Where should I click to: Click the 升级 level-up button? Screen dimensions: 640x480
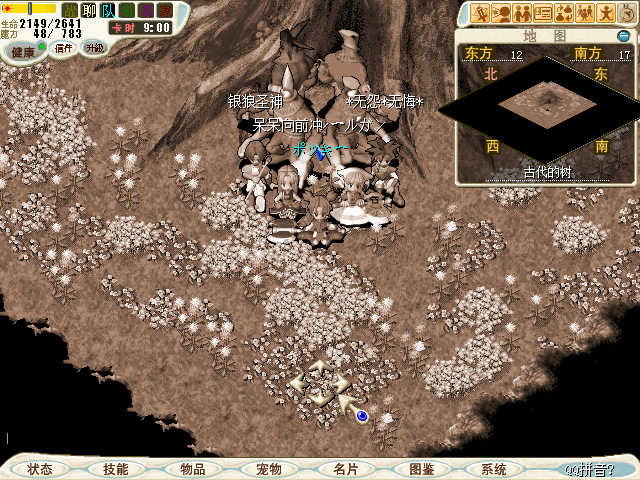(94, 47)
